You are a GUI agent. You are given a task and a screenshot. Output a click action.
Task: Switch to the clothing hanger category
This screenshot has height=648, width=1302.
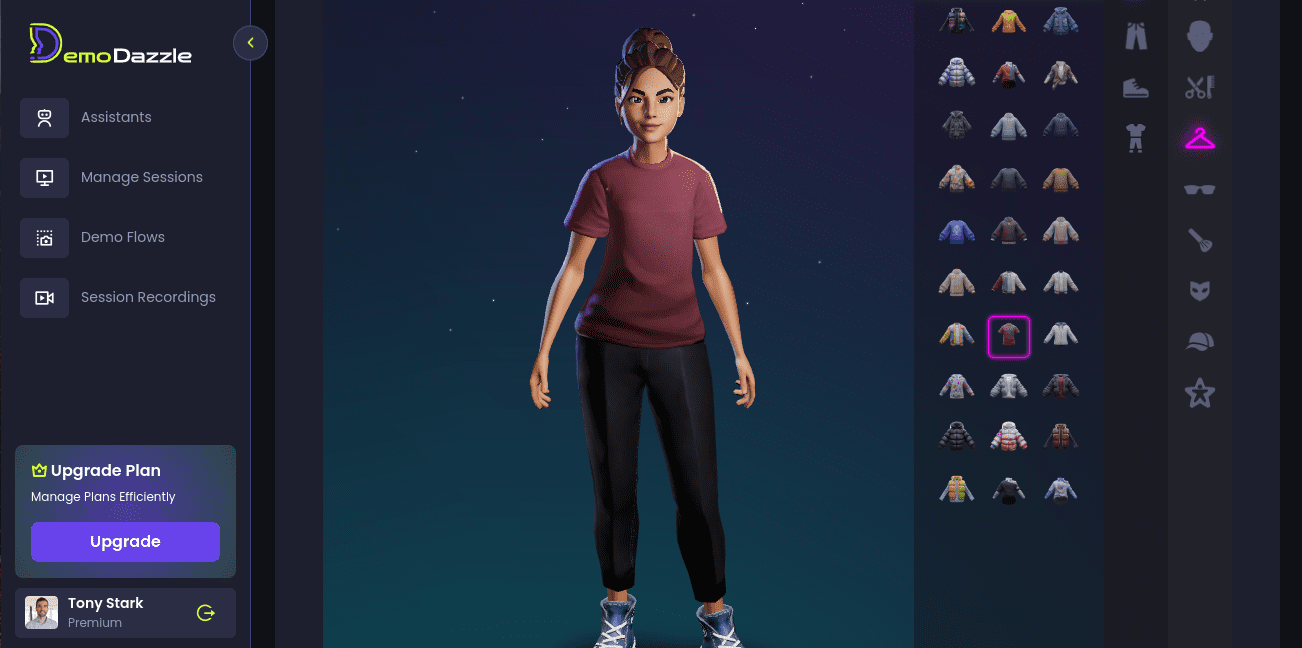click(x=1199, y=138)
